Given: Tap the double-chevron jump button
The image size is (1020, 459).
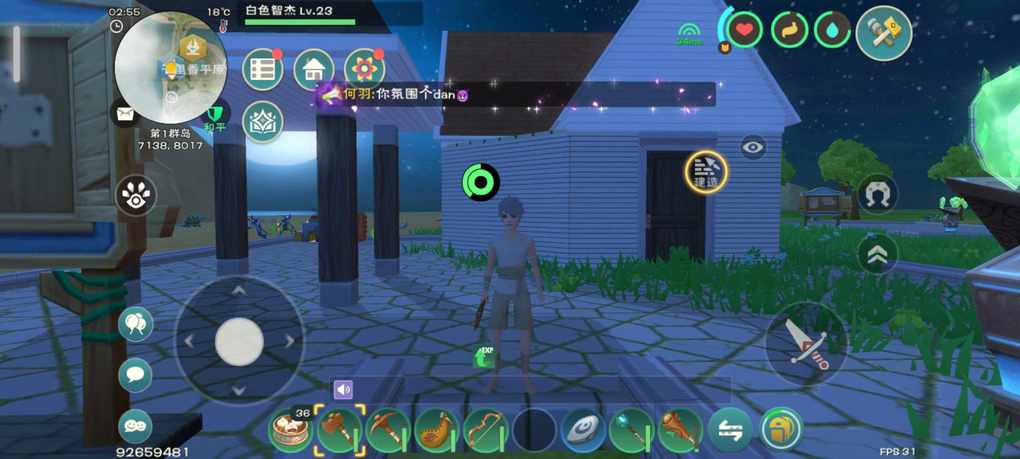Looking at the screenshot, I should point(877,253).
